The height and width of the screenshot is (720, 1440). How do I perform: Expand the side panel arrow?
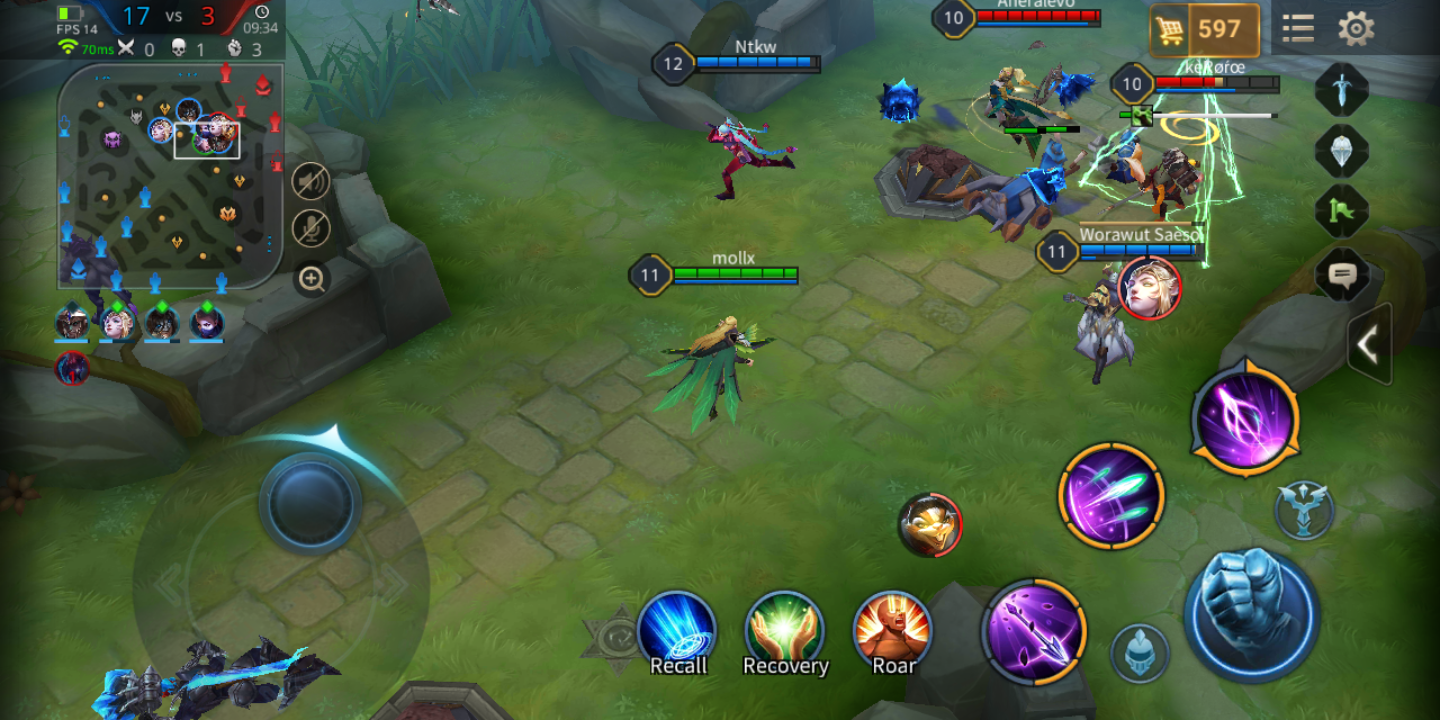(x=1368, y=345)
